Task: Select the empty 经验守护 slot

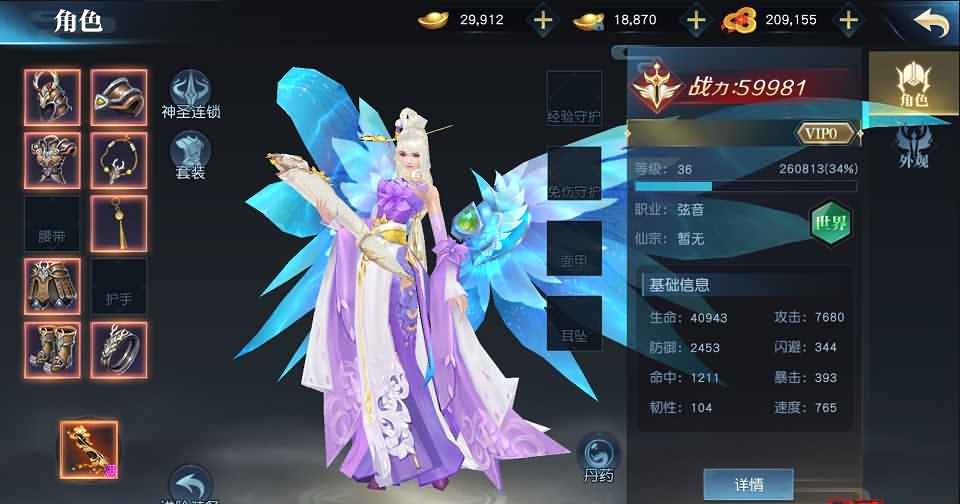Action: (x=574, y=100)
